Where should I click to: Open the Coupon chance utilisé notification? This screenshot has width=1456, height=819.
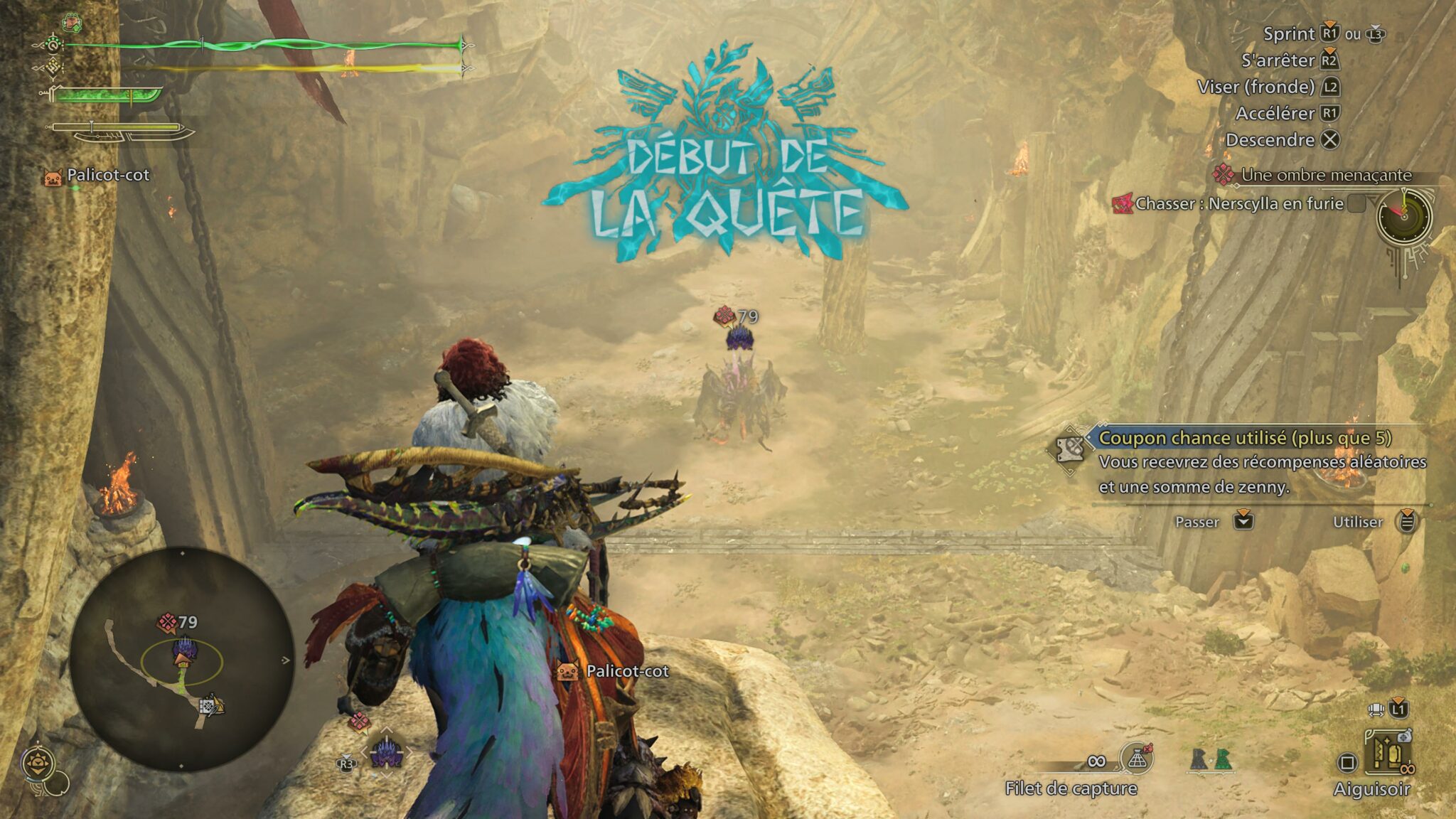point(1244,438)
